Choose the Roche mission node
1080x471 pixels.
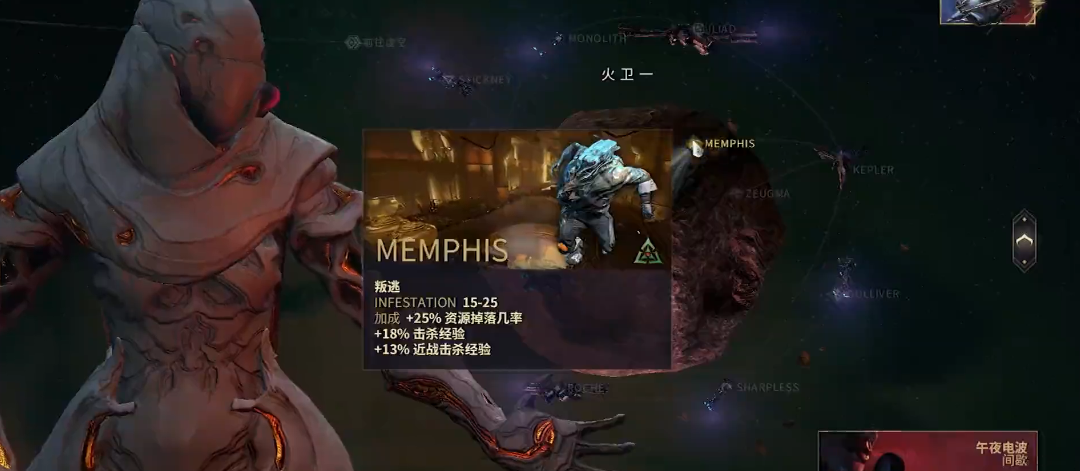point(556,387)
